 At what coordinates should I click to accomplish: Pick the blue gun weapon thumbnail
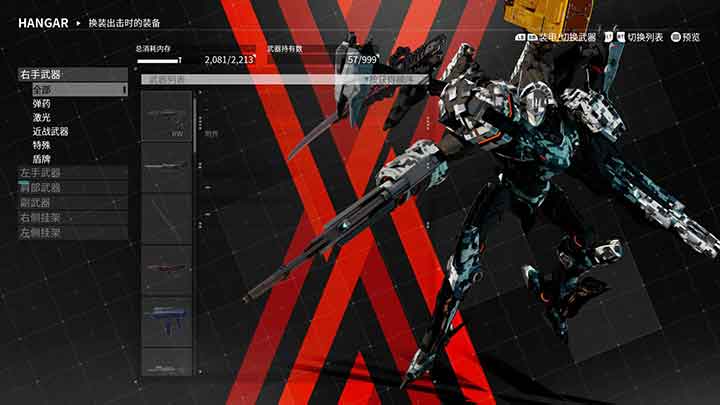166,320
